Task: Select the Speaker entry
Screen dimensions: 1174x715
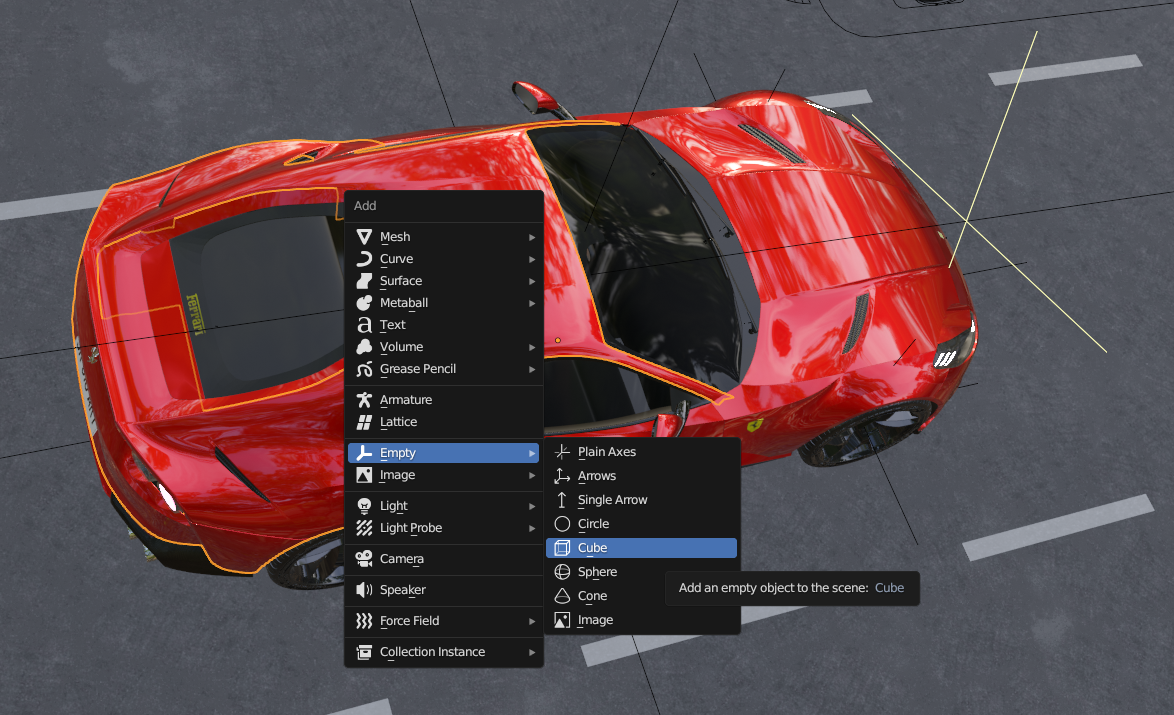Action: click(x=402, y=590)
